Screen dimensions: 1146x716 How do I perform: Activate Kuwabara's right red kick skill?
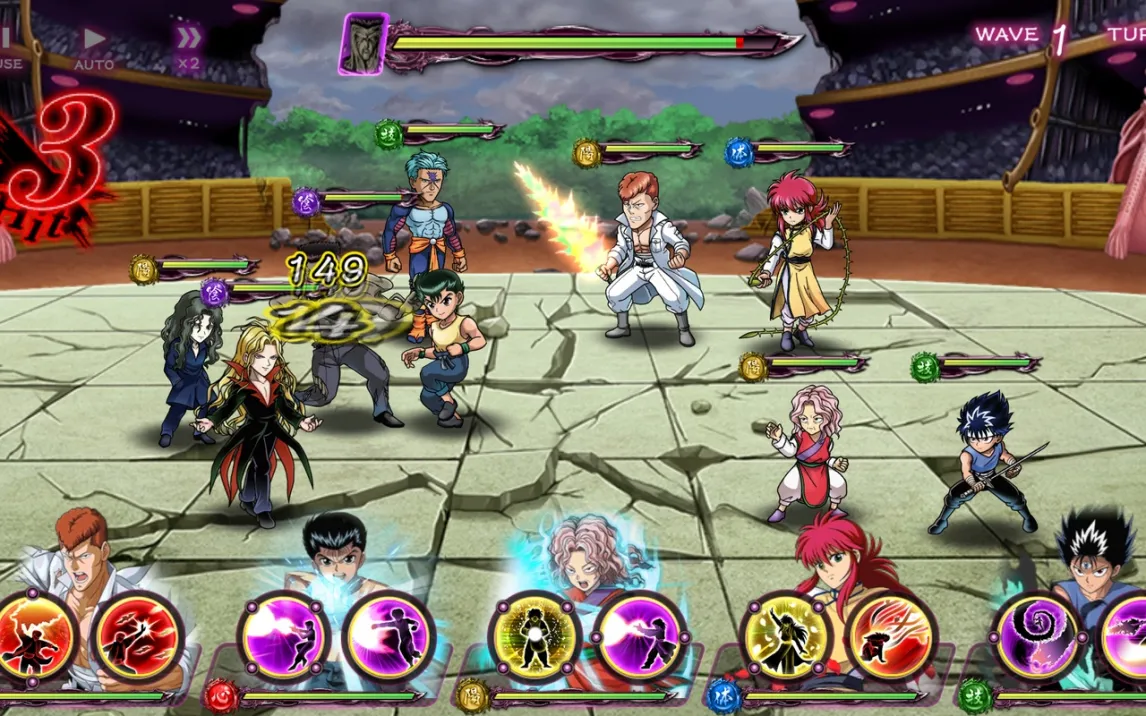click(x=138, y=637)
